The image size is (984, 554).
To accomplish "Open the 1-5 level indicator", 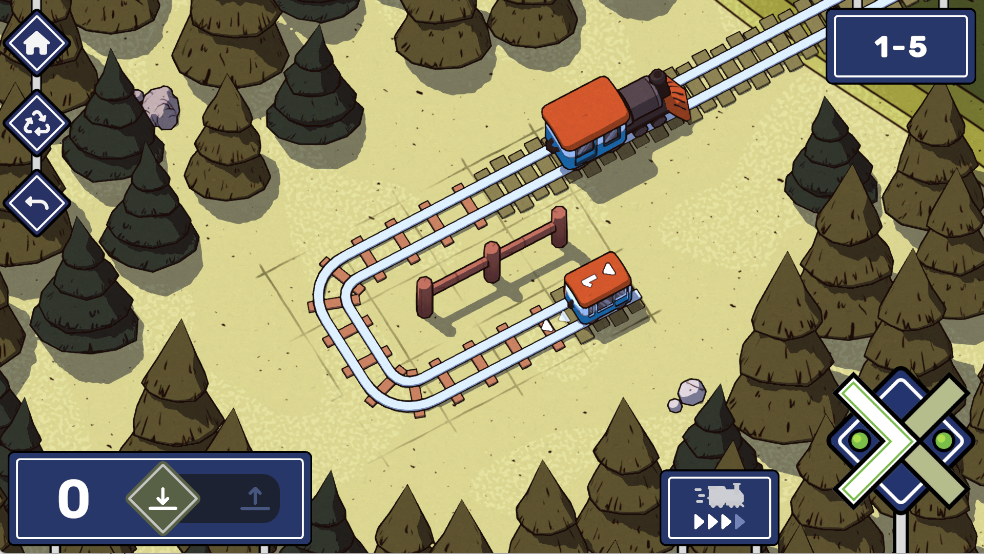I will [x=900, y=47].
